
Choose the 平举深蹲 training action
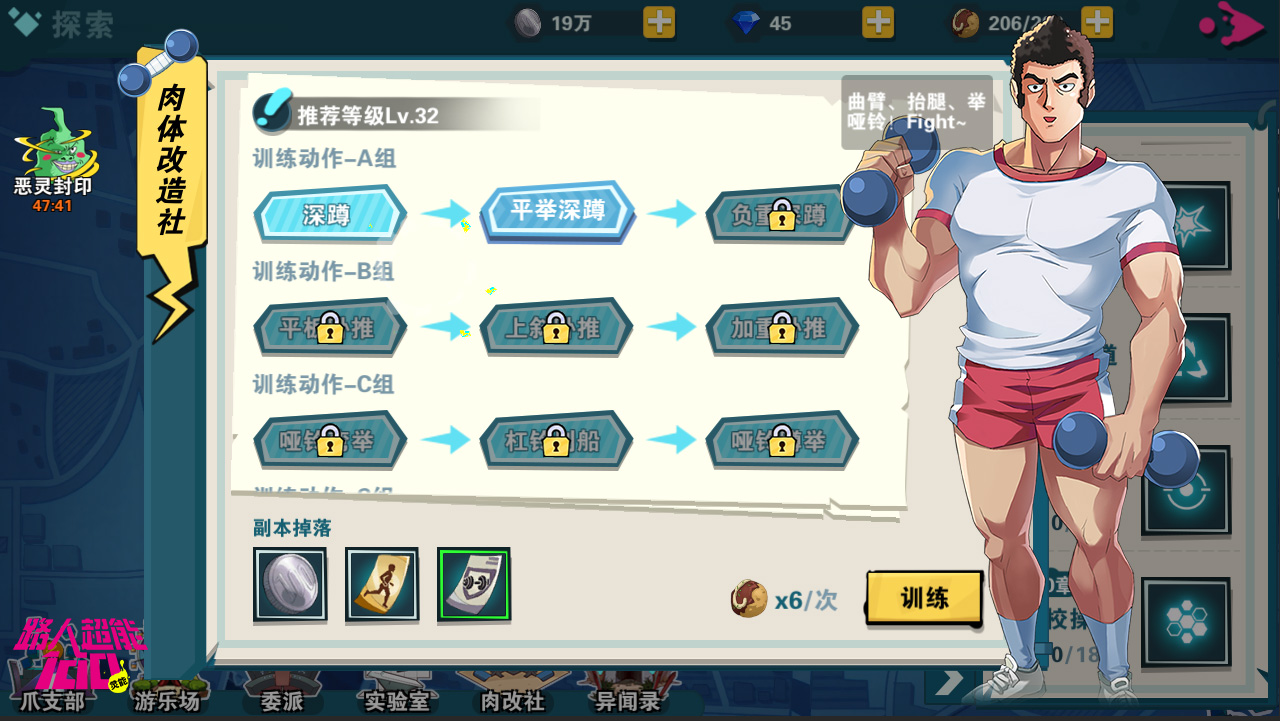coord(557,211)
